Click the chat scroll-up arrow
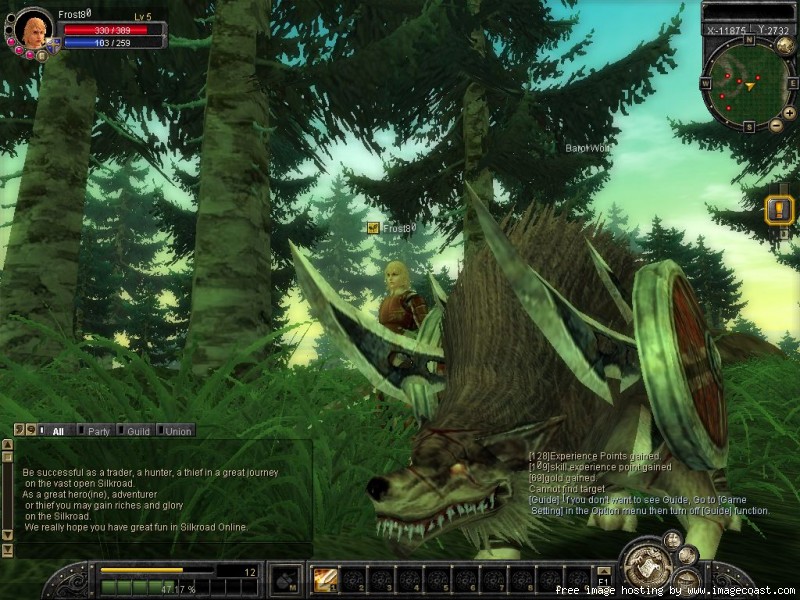 [7, 444]
